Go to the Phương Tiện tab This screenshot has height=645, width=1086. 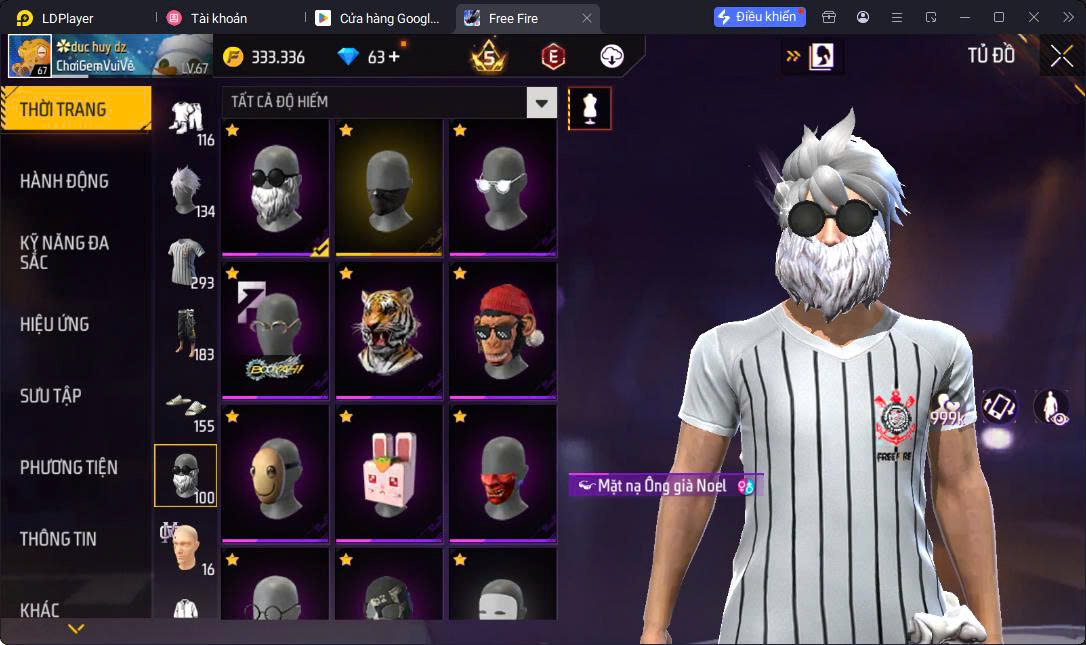(68, 467)
